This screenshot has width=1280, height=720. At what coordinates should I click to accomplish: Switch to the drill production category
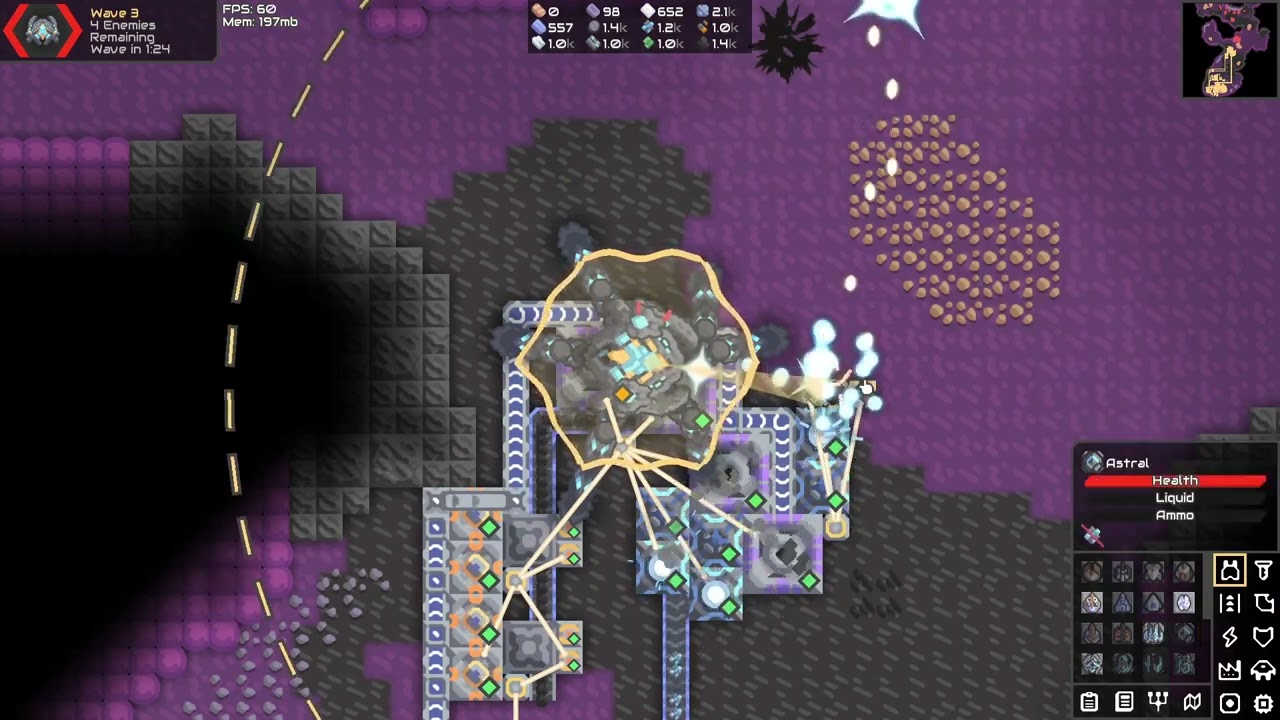pyautogui.click(x=1264, y=571)
